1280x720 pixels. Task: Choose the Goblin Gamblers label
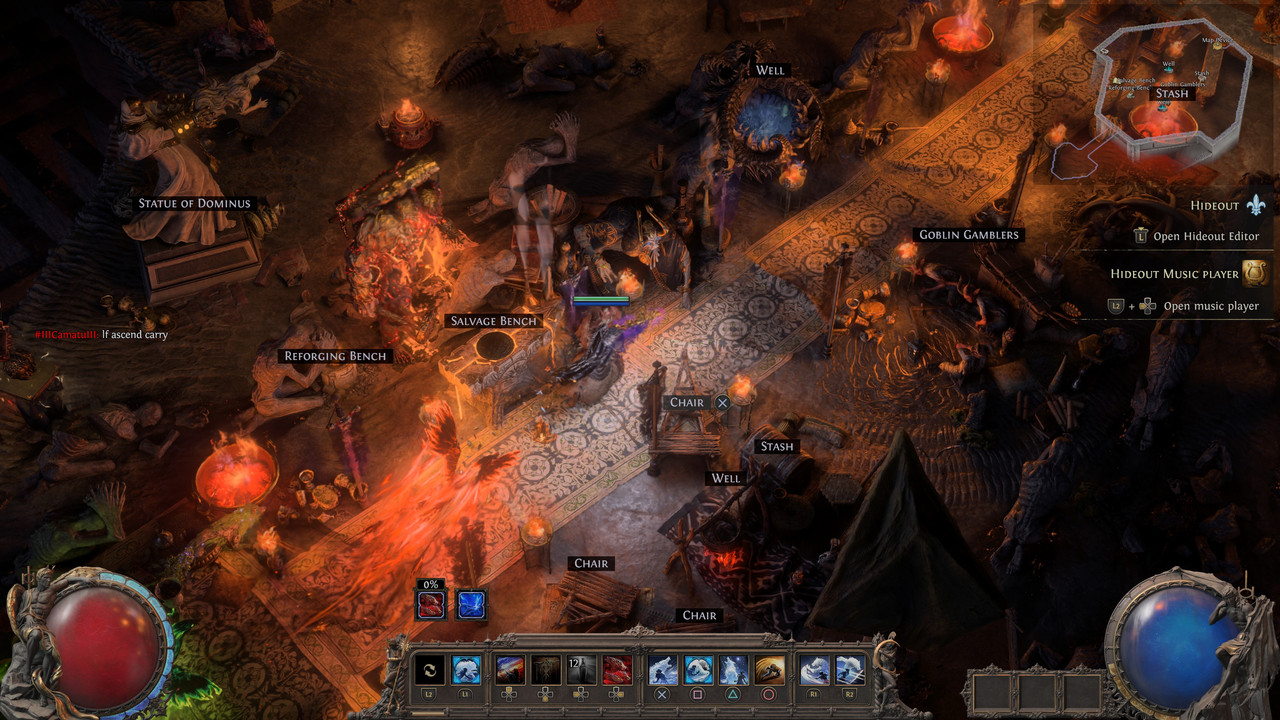click(x=968, y=235)
